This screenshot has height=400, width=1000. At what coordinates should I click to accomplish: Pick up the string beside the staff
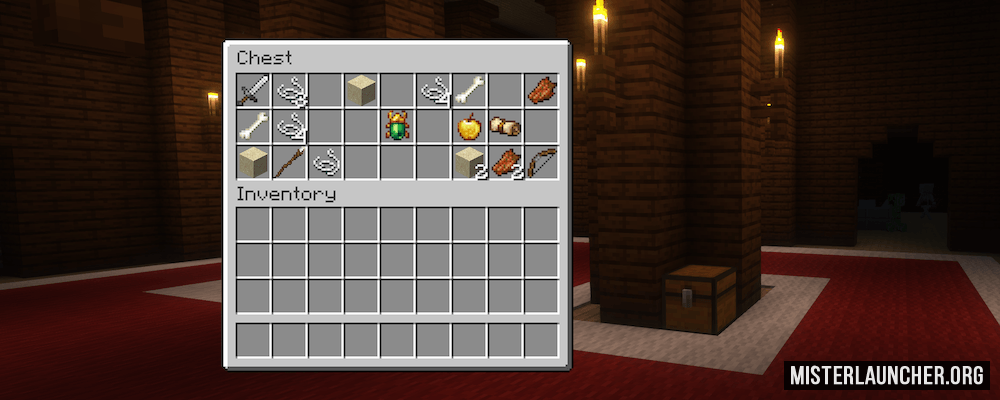(325, 162)
